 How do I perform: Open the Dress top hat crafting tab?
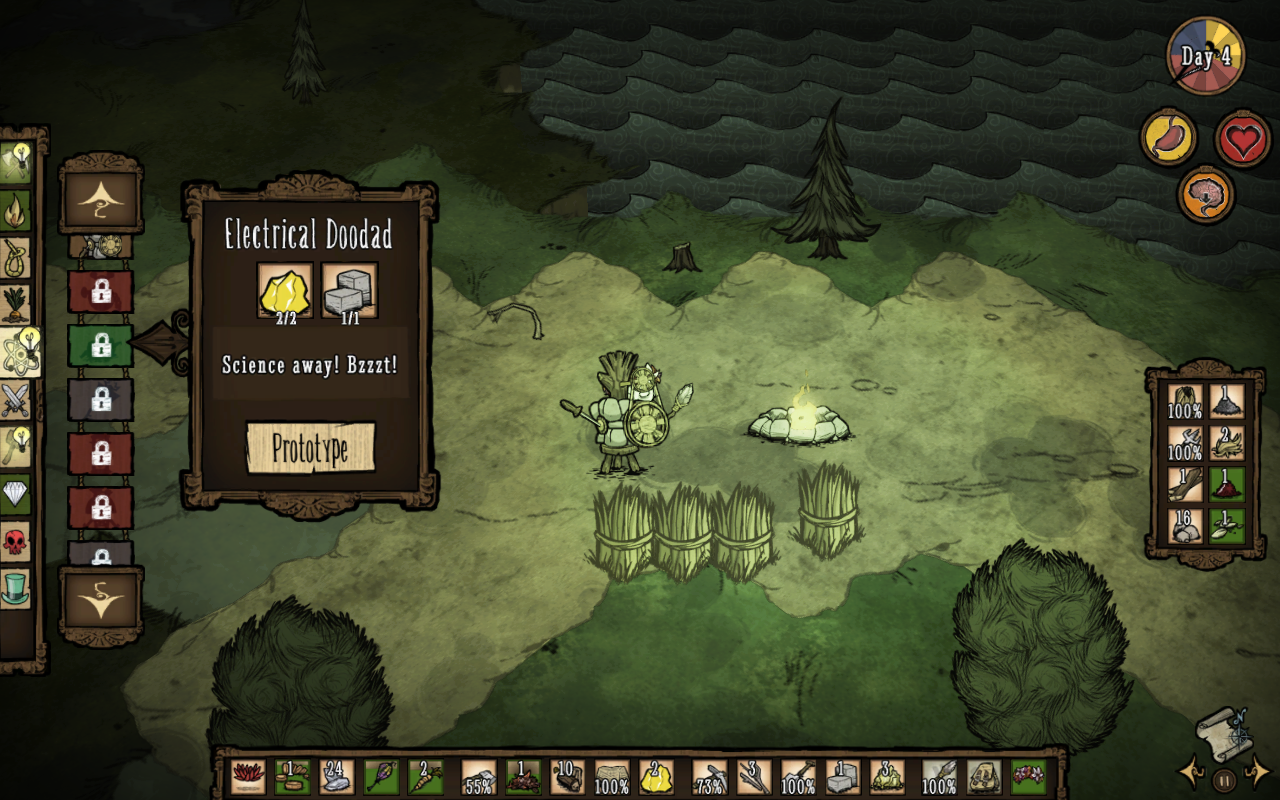pos(16,588)
